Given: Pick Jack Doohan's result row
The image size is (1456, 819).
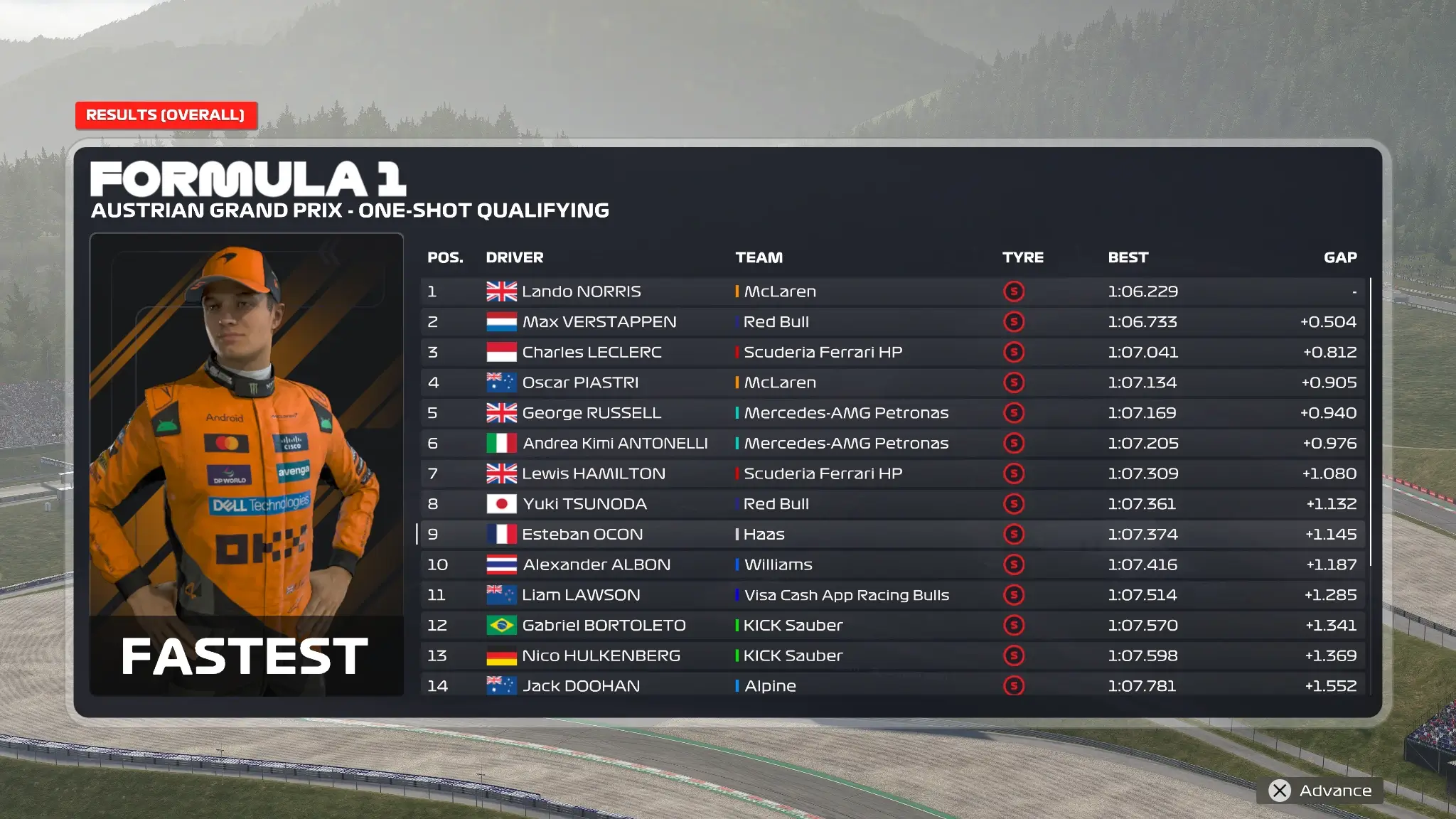Looking at the screenshot, I should coord(892,685).
